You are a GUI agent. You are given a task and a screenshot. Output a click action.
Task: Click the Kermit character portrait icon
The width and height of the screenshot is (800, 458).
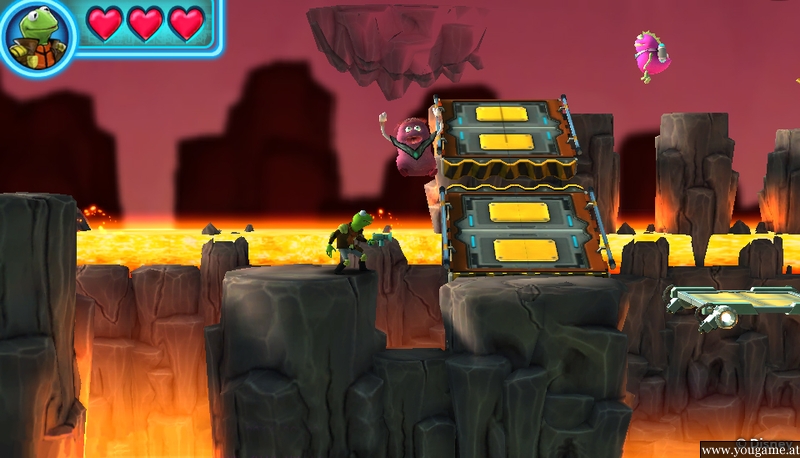coord(36,37)
